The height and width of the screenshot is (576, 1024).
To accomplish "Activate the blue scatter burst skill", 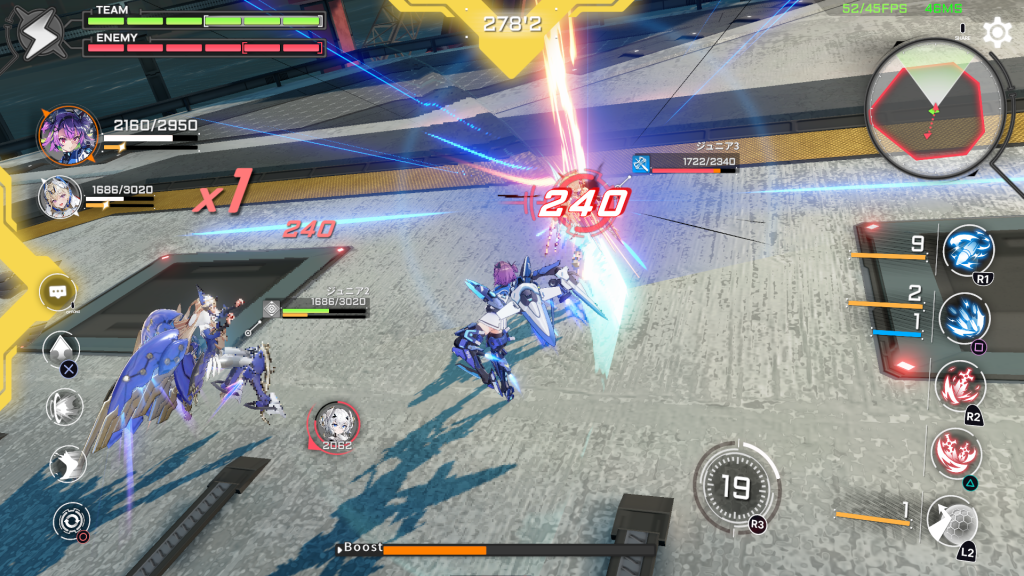I will pyautogui.click(x=964, y=319).
